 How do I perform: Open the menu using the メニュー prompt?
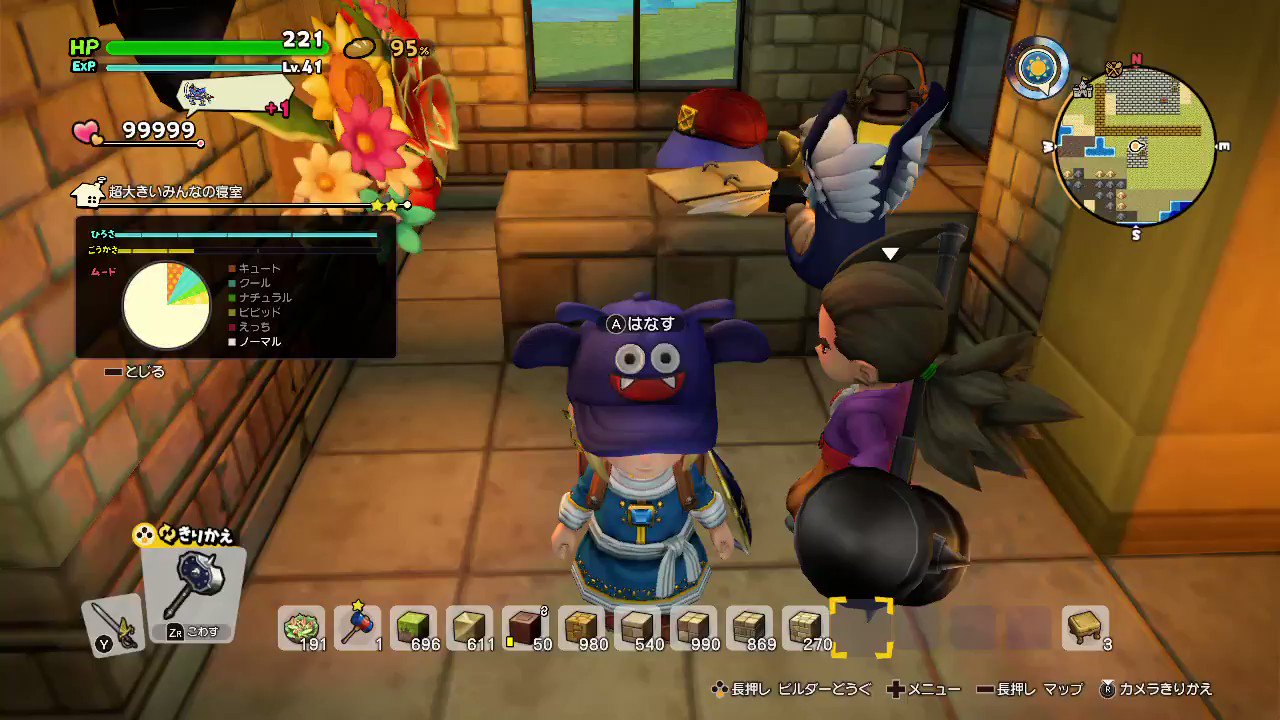tap(930, 689)
